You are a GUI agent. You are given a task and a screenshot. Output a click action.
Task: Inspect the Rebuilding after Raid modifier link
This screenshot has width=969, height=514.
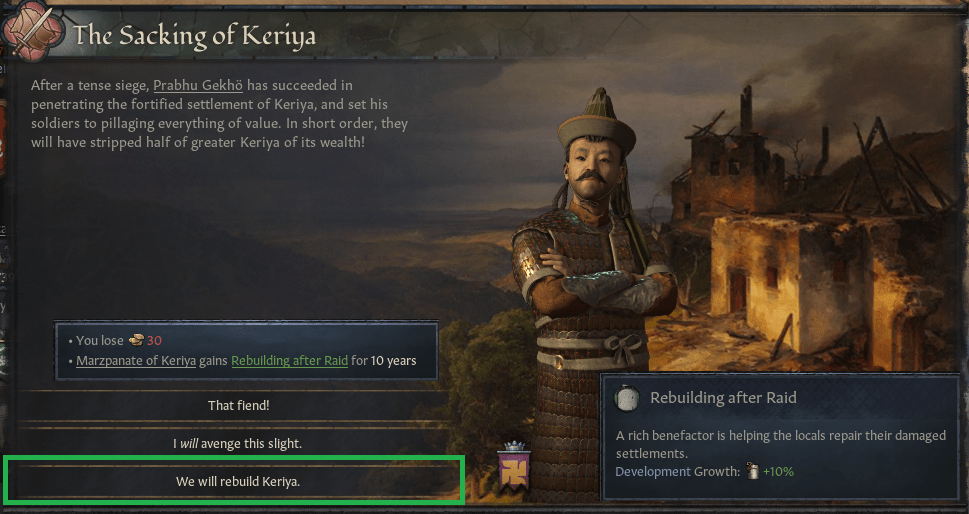point(290,360)
